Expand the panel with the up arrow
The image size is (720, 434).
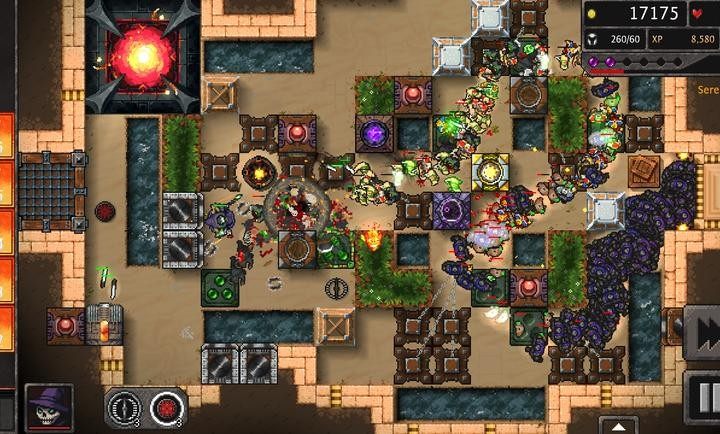tap(618, 424)
